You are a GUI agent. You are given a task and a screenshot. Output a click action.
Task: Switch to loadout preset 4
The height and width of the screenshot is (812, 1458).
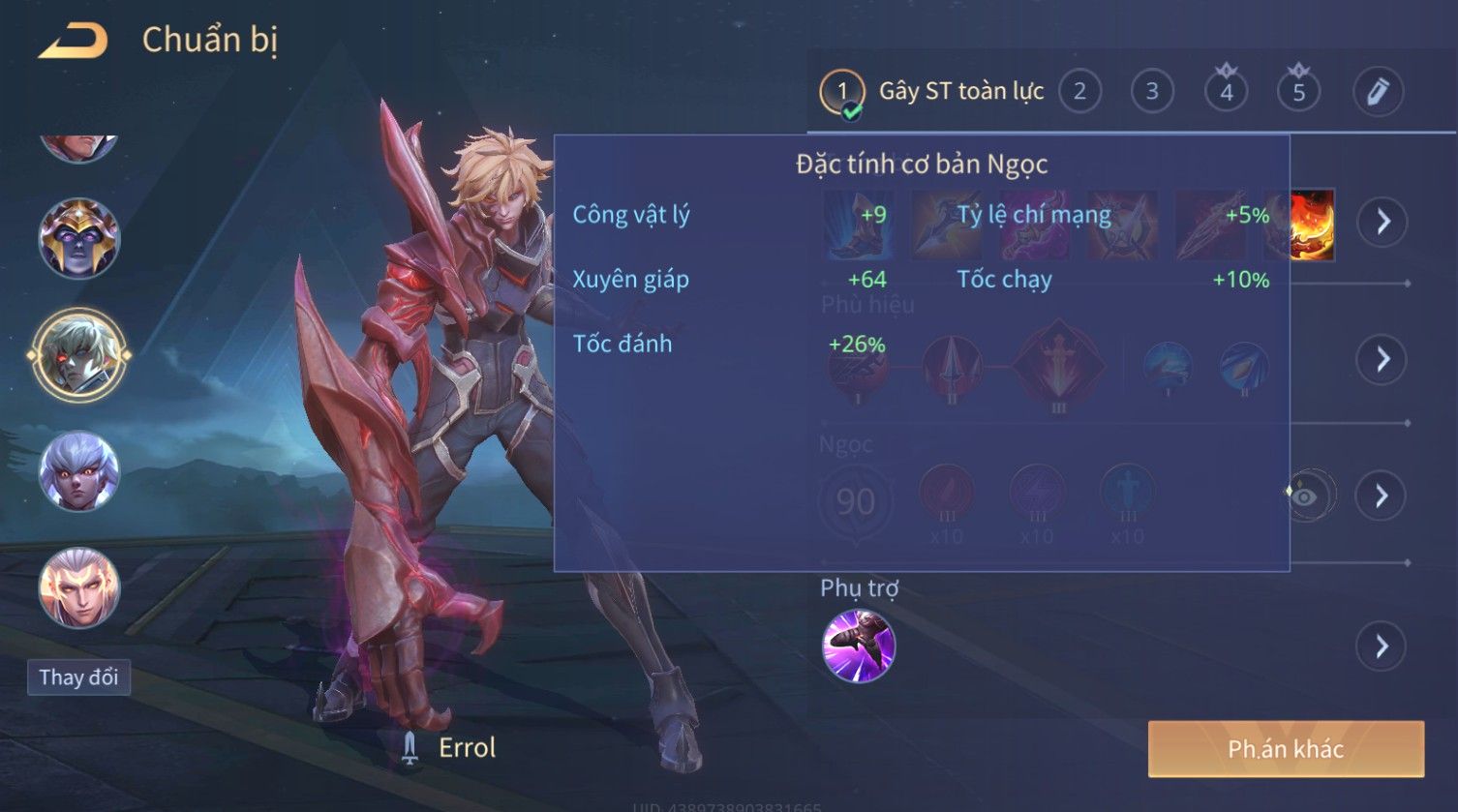(x=1226, y=93)
